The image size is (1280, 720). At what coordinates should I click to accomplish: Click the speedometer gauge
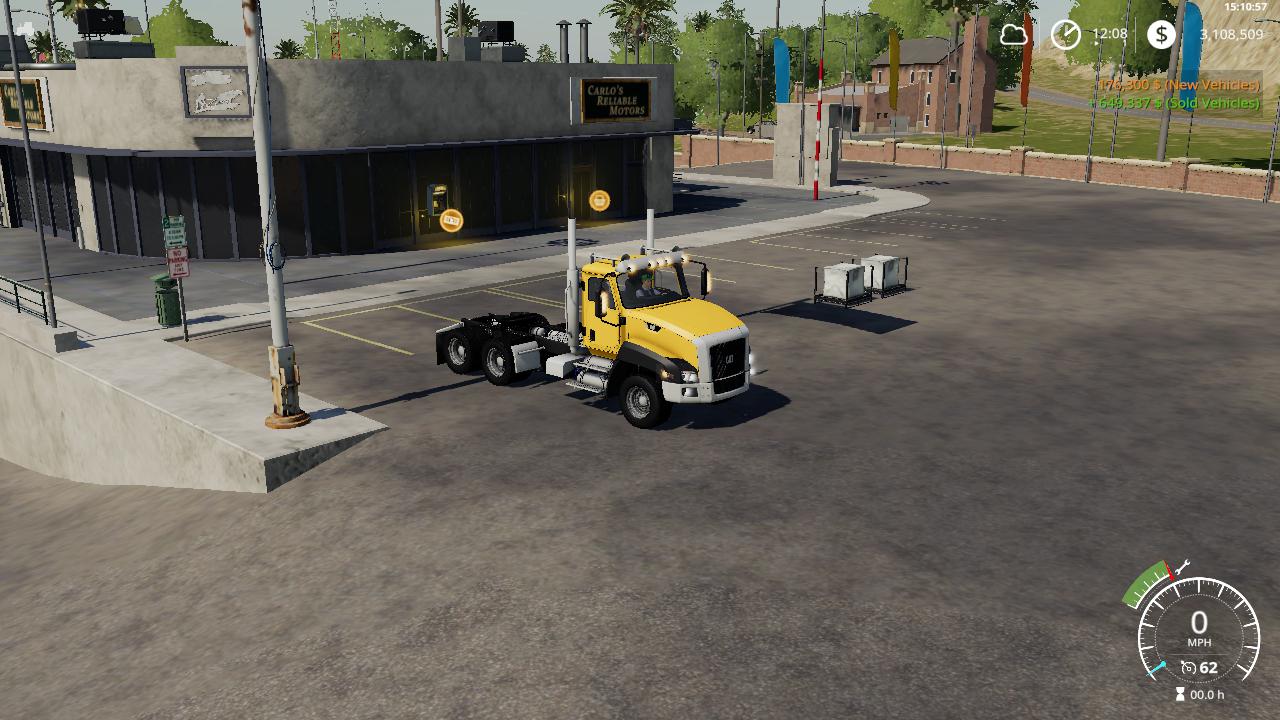1198,630
